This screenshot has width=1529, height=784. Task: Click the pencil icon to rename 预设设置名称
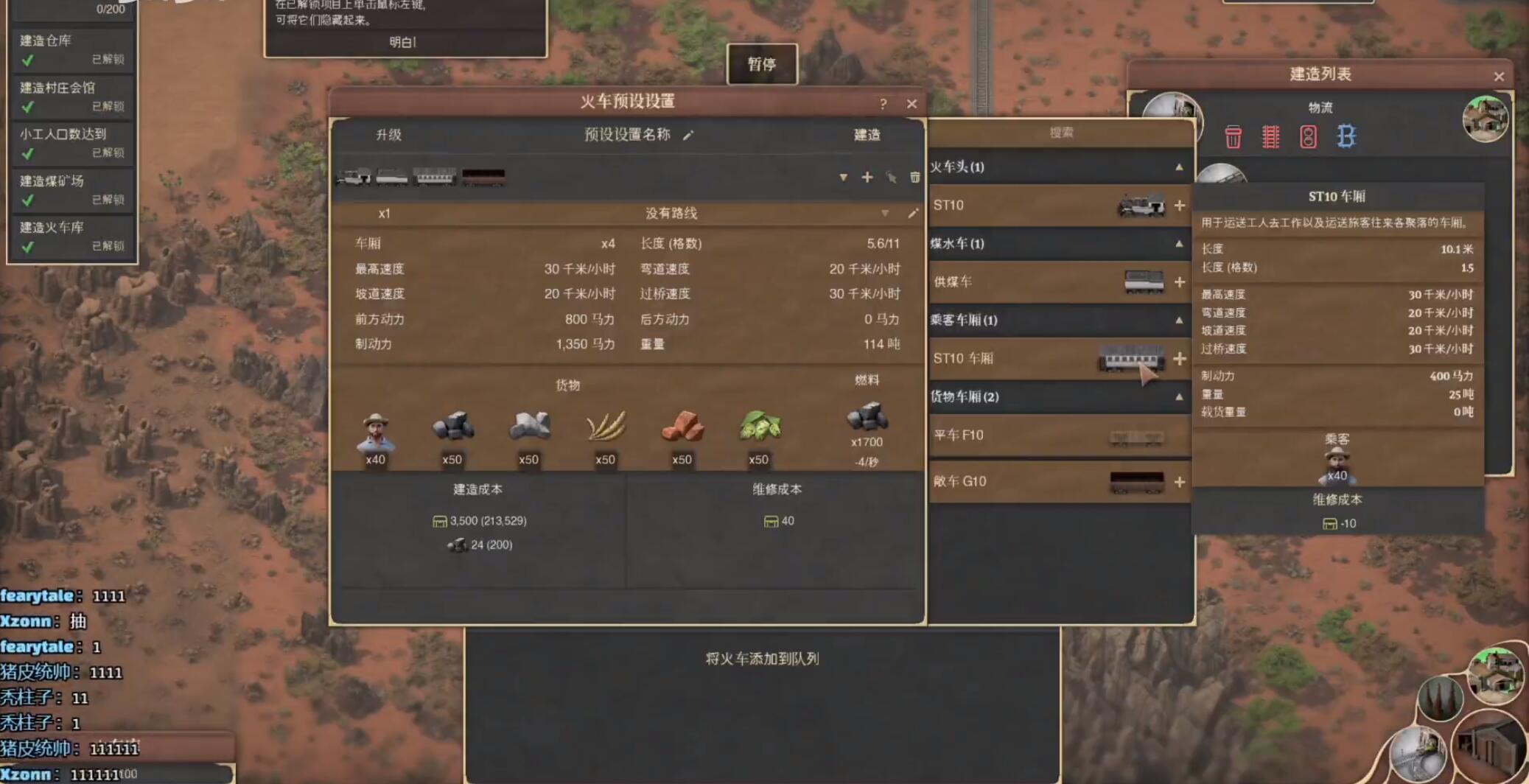pyautogui.click(x=689, y=136)
